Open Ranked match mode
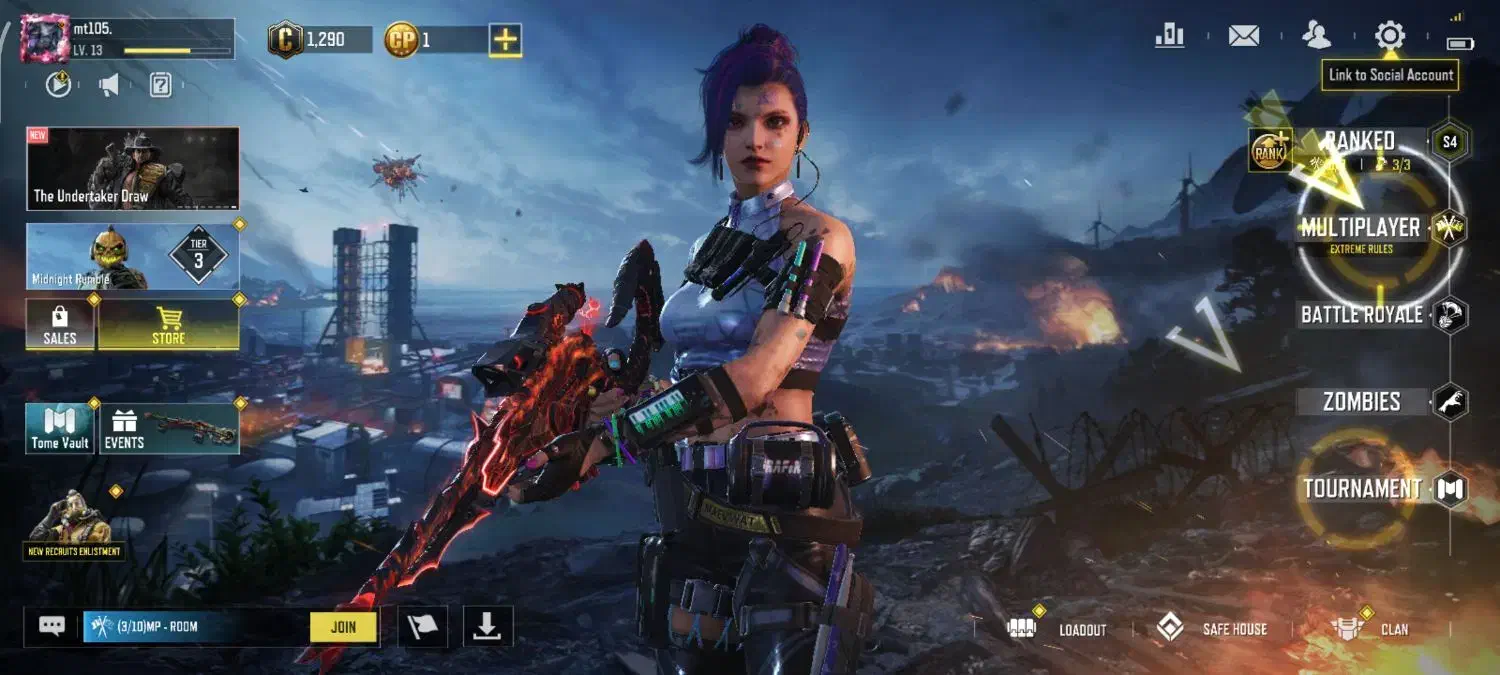 point(1358,141)
